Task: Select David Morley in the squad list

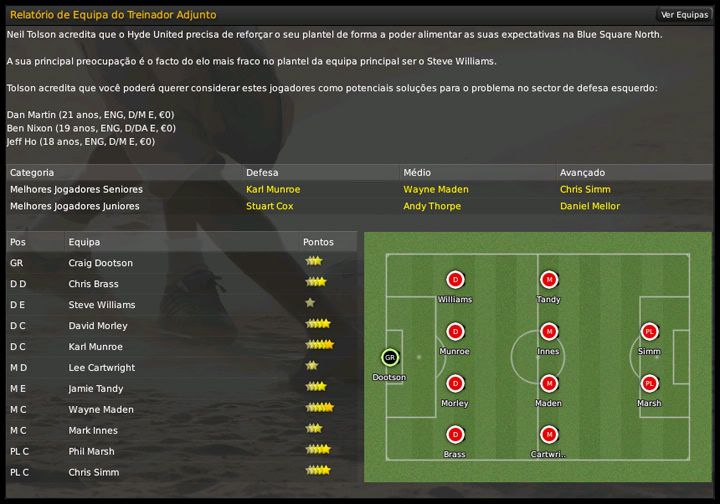Action: [x=98, y=326]
